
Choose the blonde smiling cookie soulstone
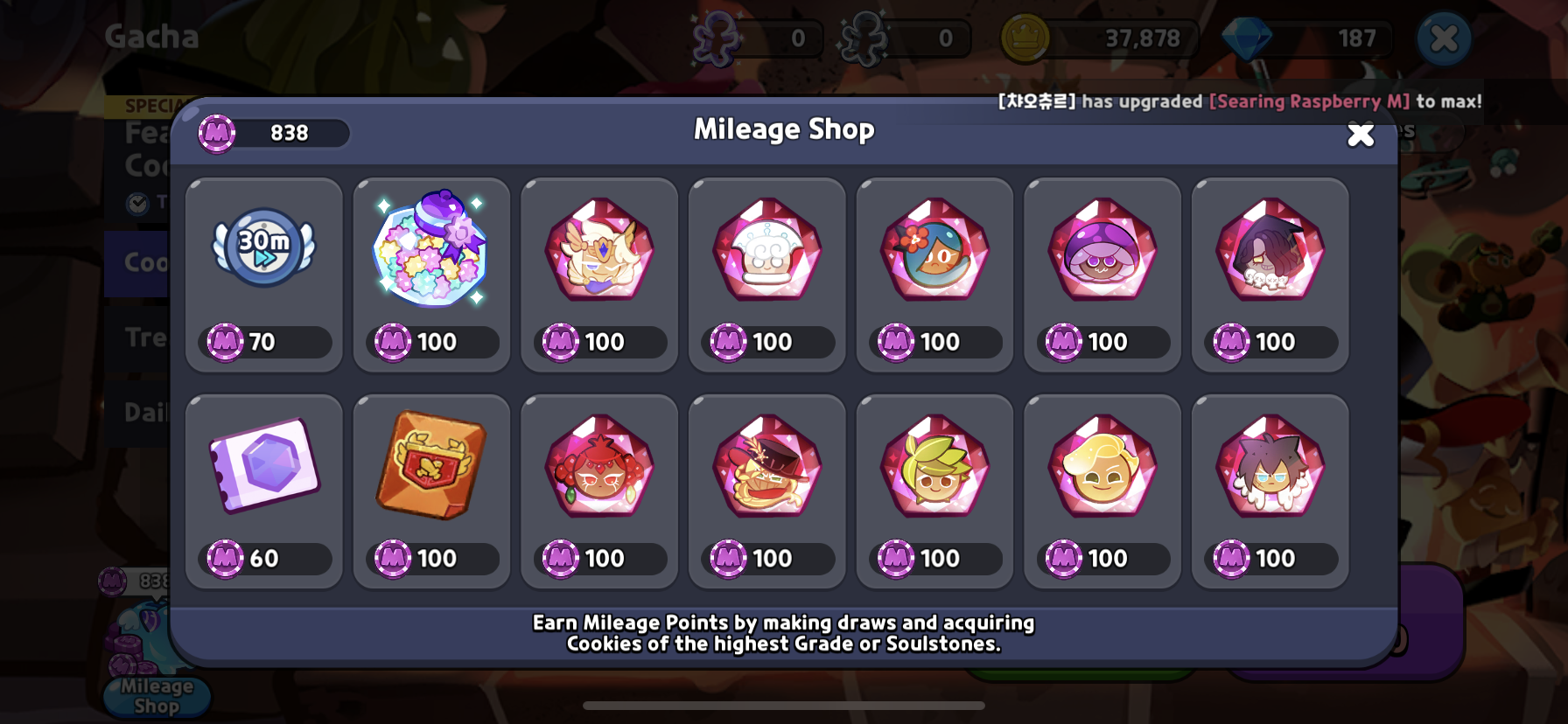(1102, 491)
